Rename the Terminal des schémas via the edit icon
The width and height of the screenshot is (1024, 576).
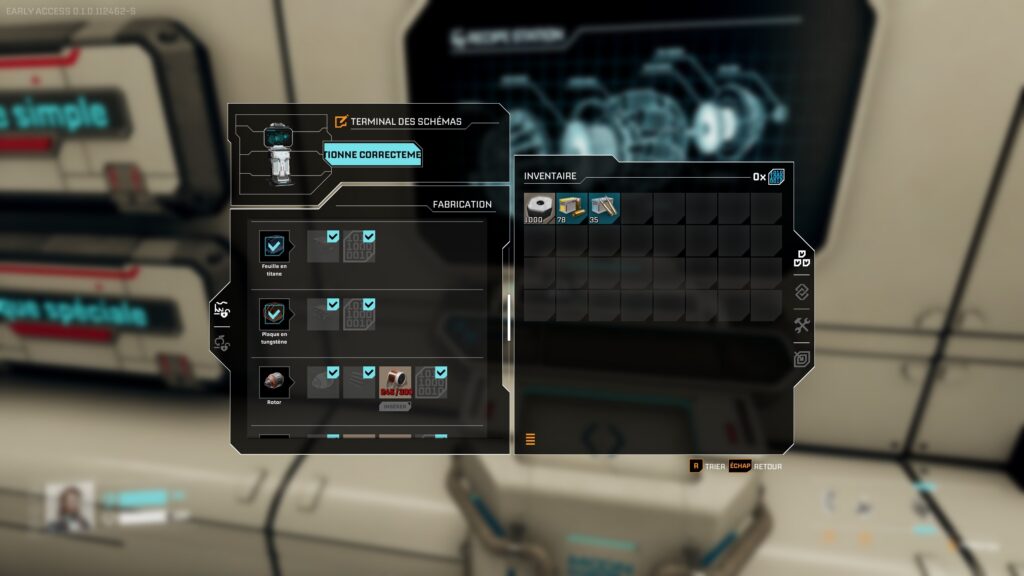tap(341, 122)
